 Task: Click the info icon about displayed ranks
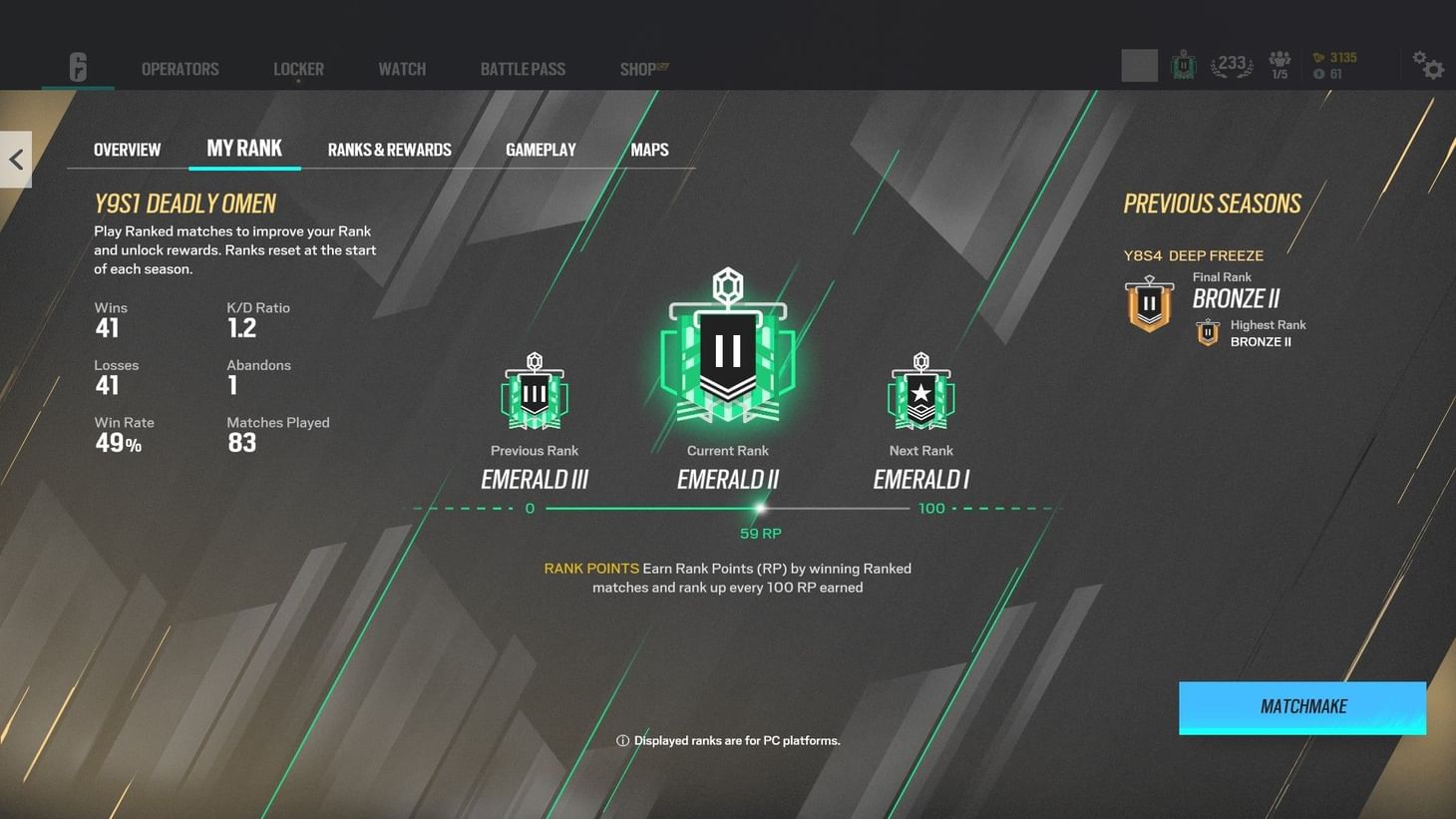[621, 740]
